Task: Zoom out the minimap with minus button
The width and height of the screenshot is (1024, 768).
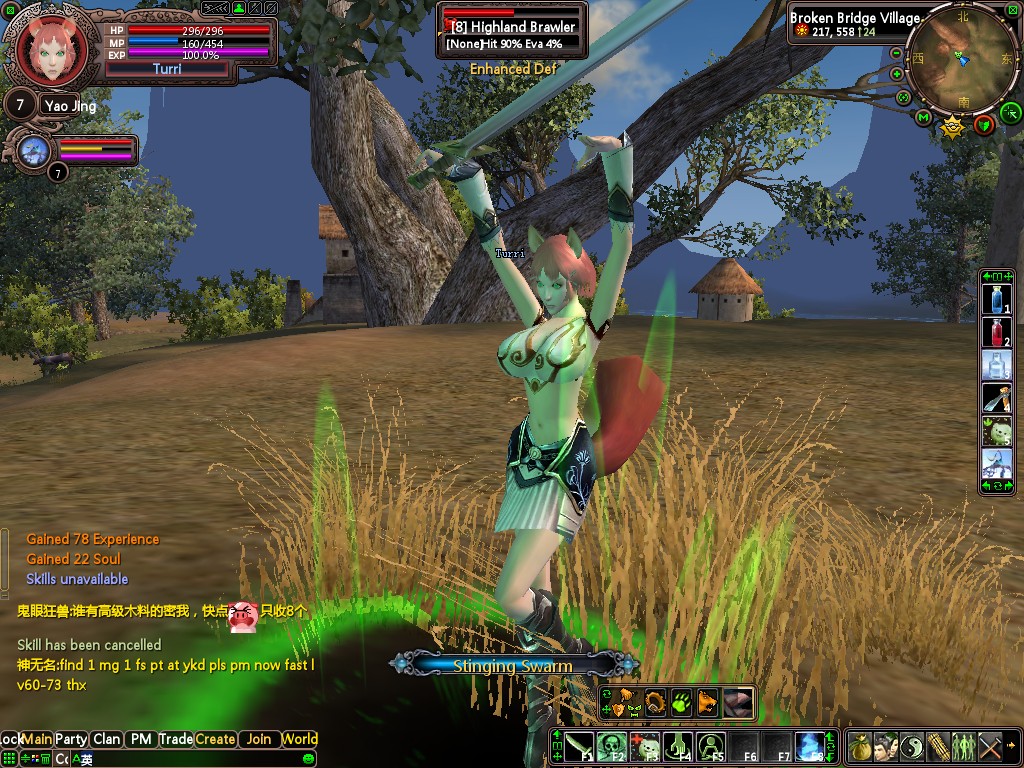Action: (x=896, y=53)
